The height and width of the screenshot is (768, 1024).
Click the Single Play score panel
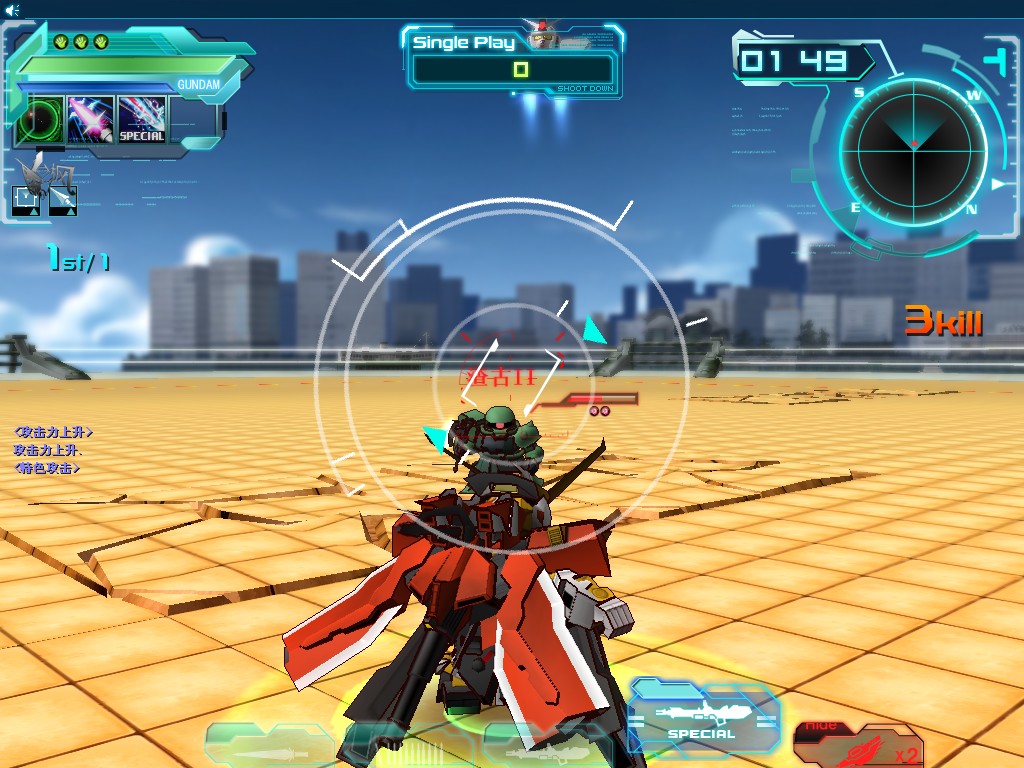(513, 62)
